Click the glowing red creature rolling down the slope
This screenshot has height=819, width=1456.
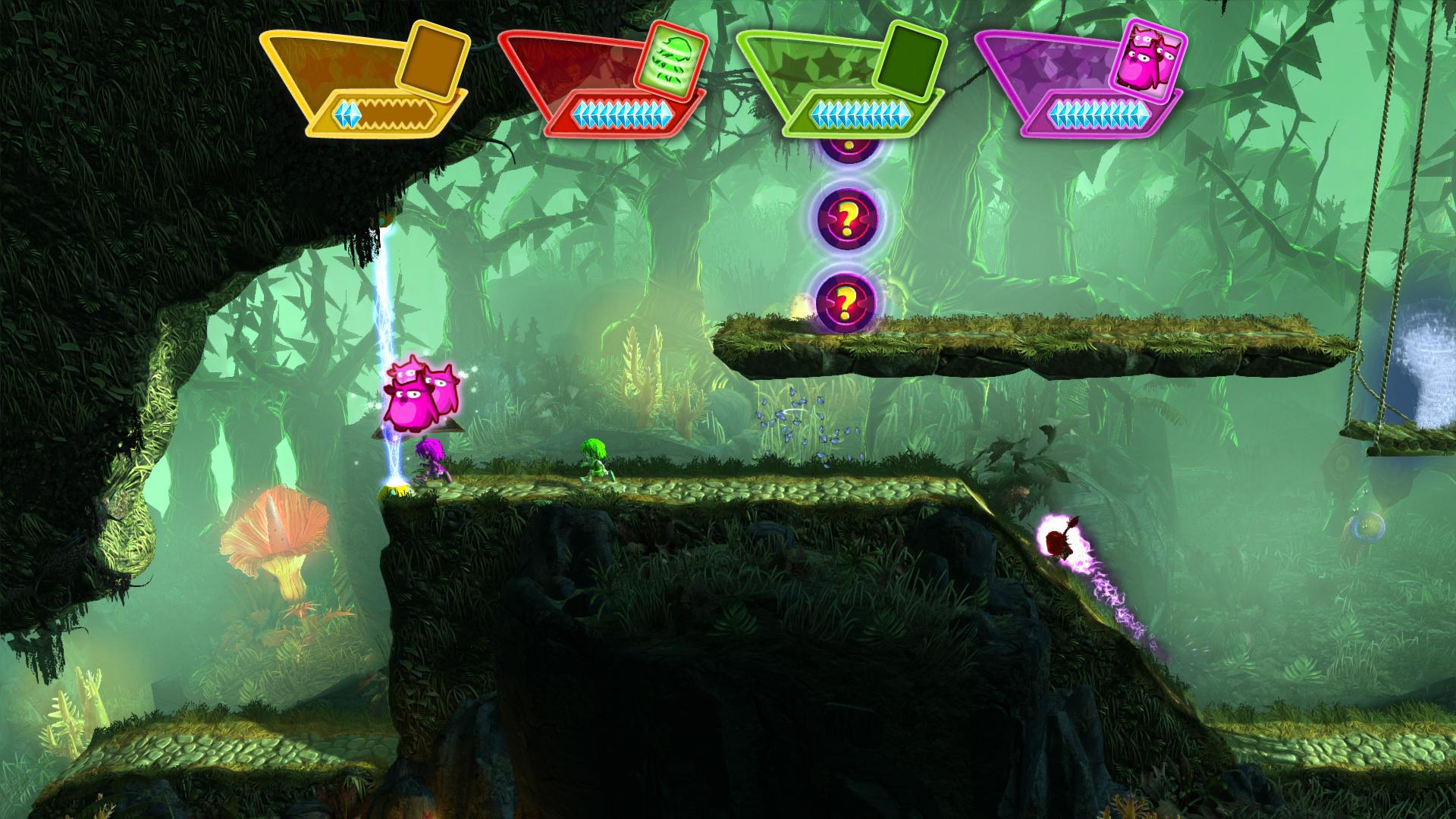(x=1060, y=541)
